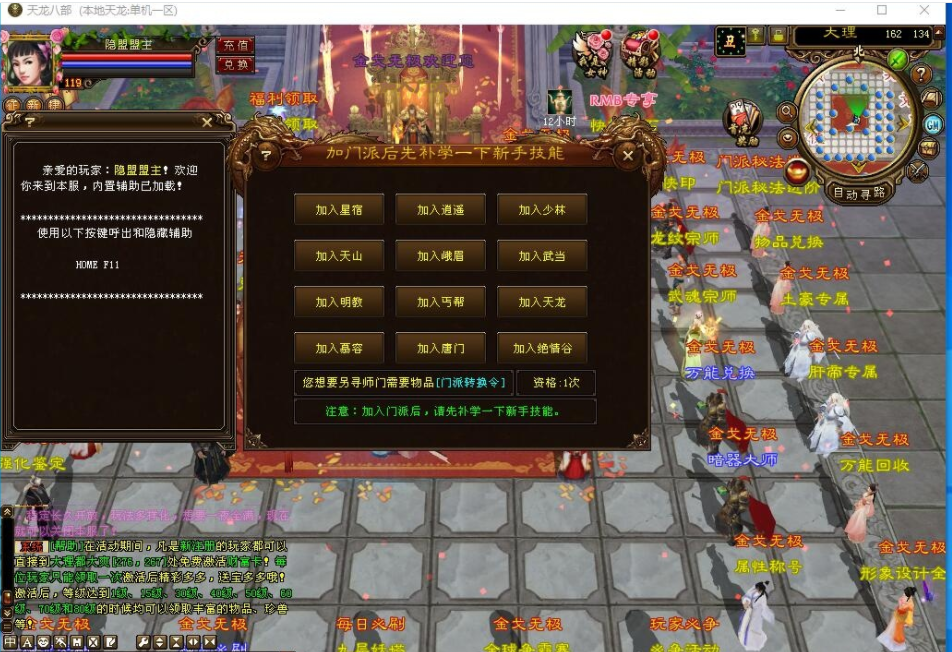Close the sect selection dialog
Viewport: 952px width, 652px height.
tap(628, 155)
